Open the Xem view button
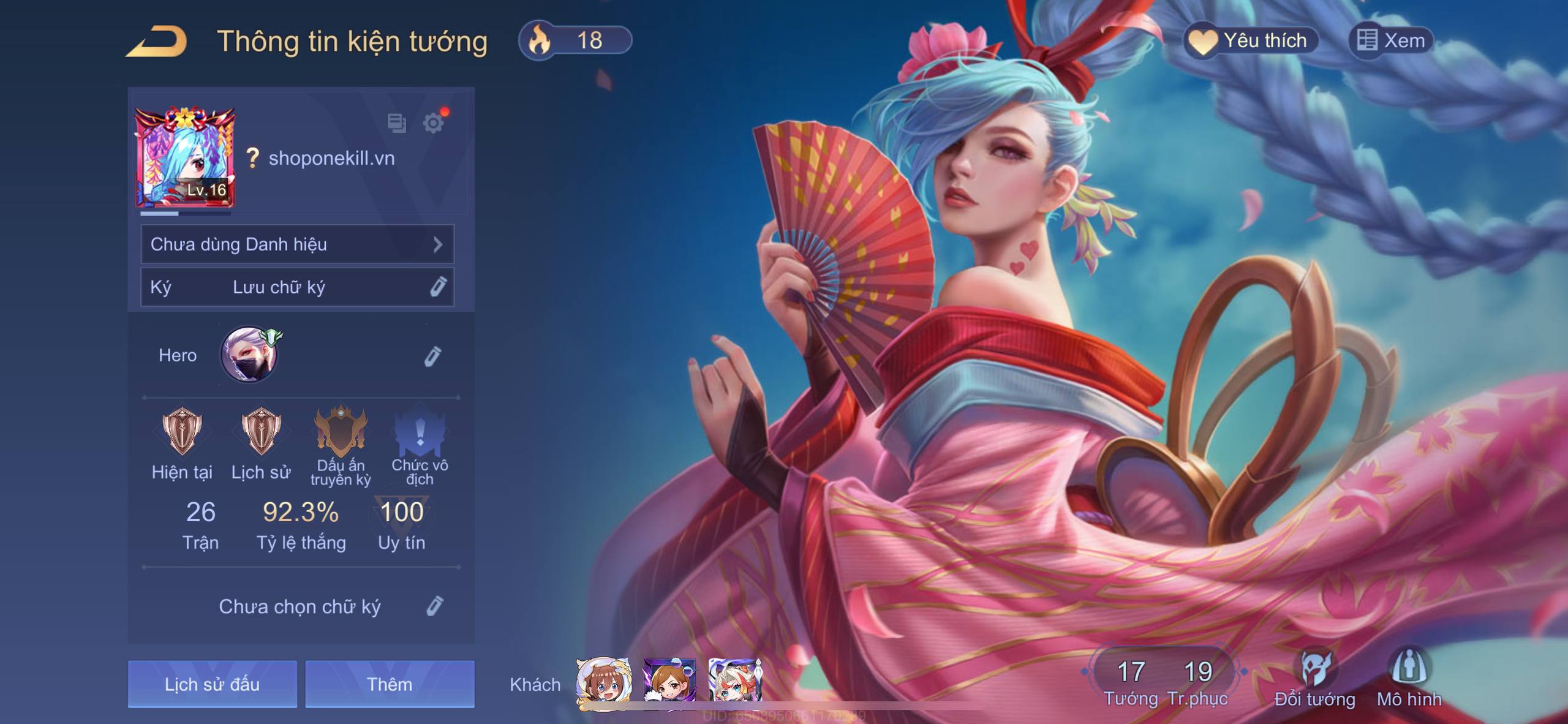 1391,41
